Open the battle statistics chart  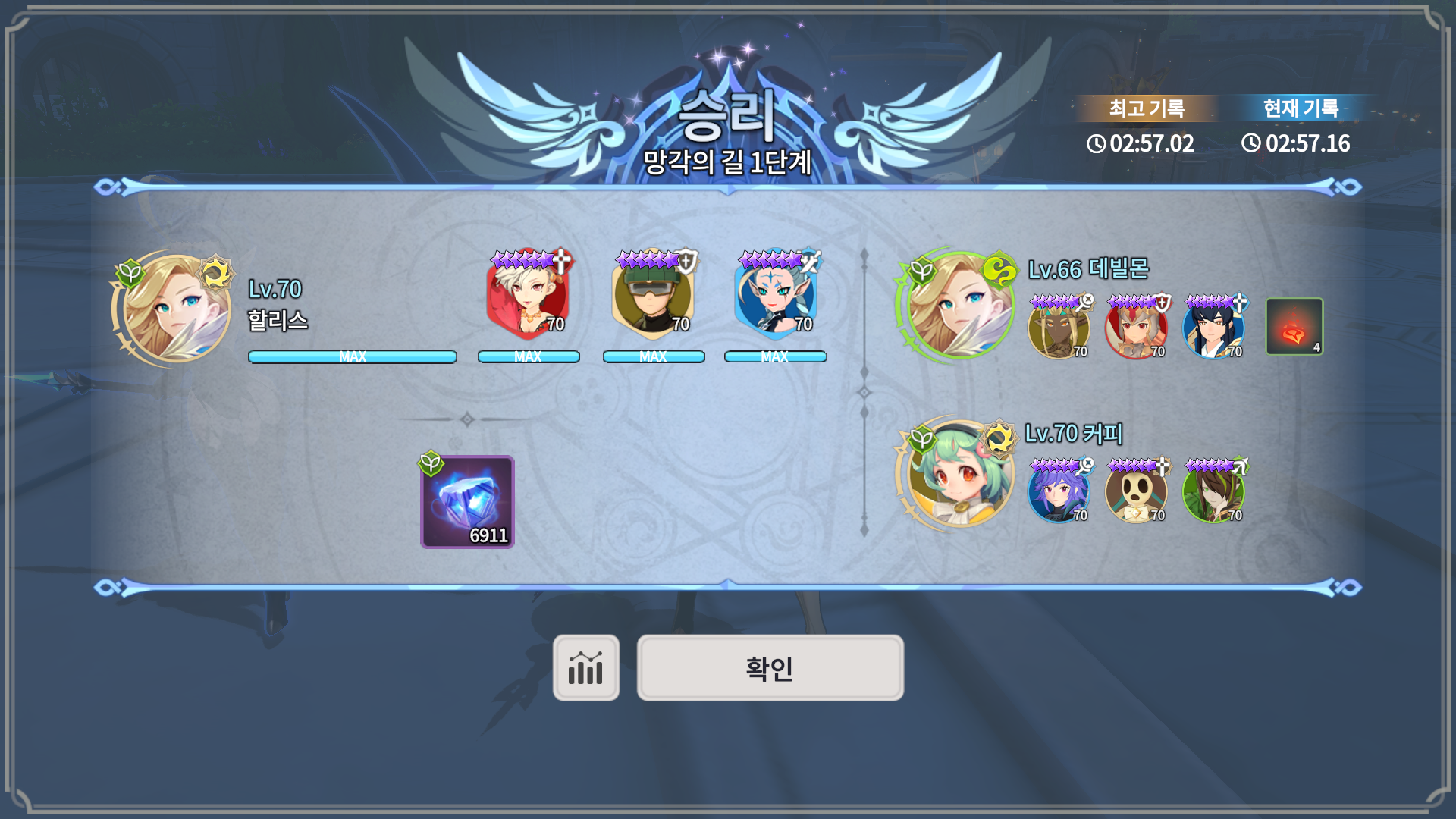pos(585,668)
